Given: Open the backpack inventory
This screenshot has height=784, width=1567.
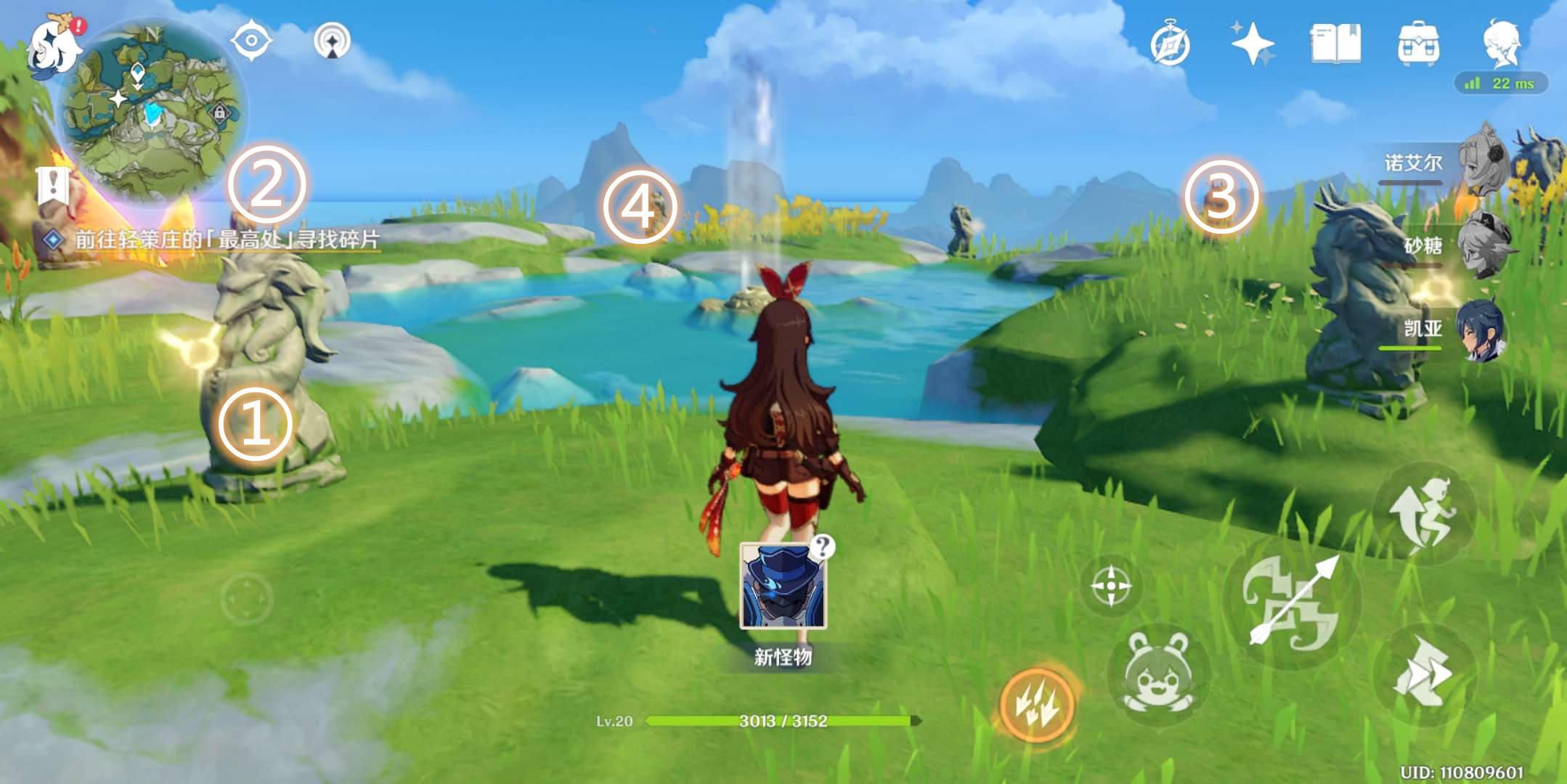Looking at the screenshot, I should pyautogui.click(x=1418, y=44).
